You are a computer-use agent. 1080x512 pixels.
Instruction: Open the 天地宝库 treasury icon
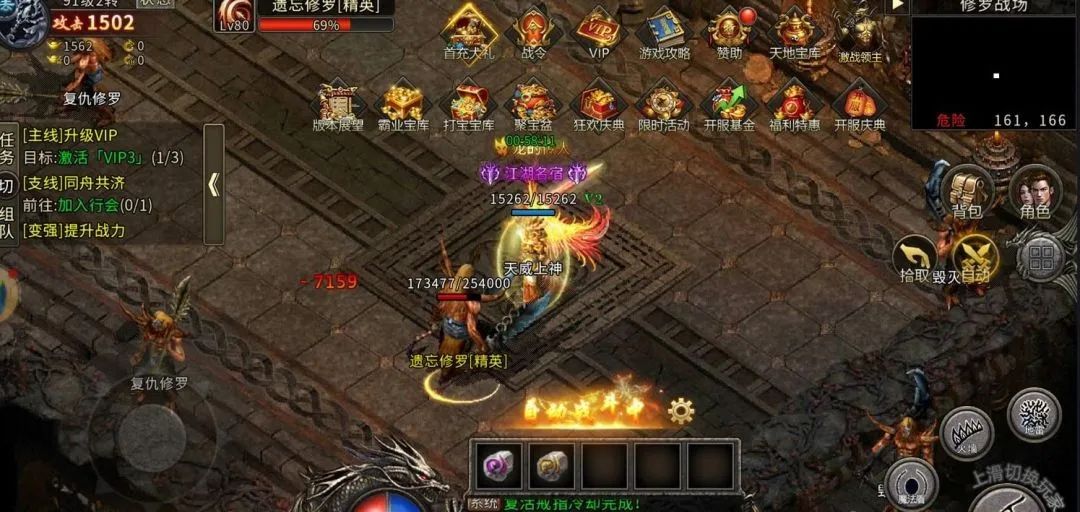point(797,32)
